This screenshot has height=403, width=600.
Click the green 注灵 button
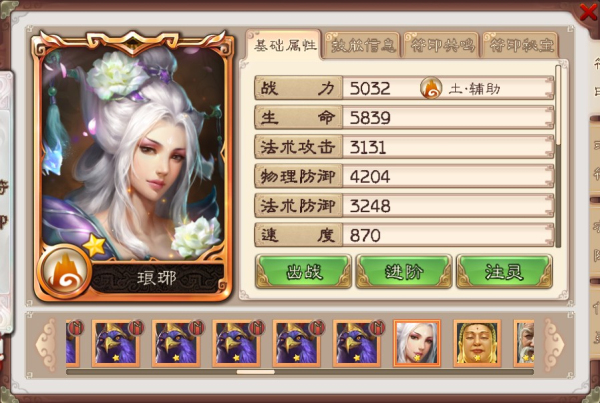[x=503, y=271]
